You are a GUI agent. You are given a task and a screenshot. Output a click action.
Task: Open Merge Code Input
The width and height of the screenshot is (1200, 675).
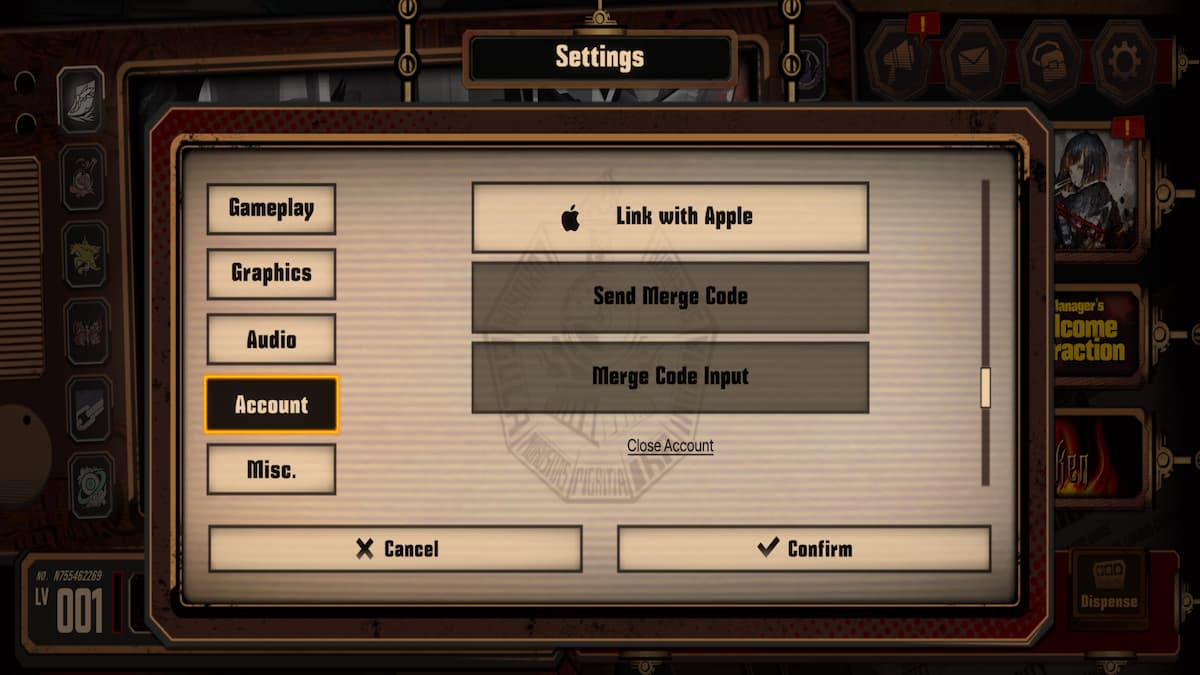coord(670,377)
